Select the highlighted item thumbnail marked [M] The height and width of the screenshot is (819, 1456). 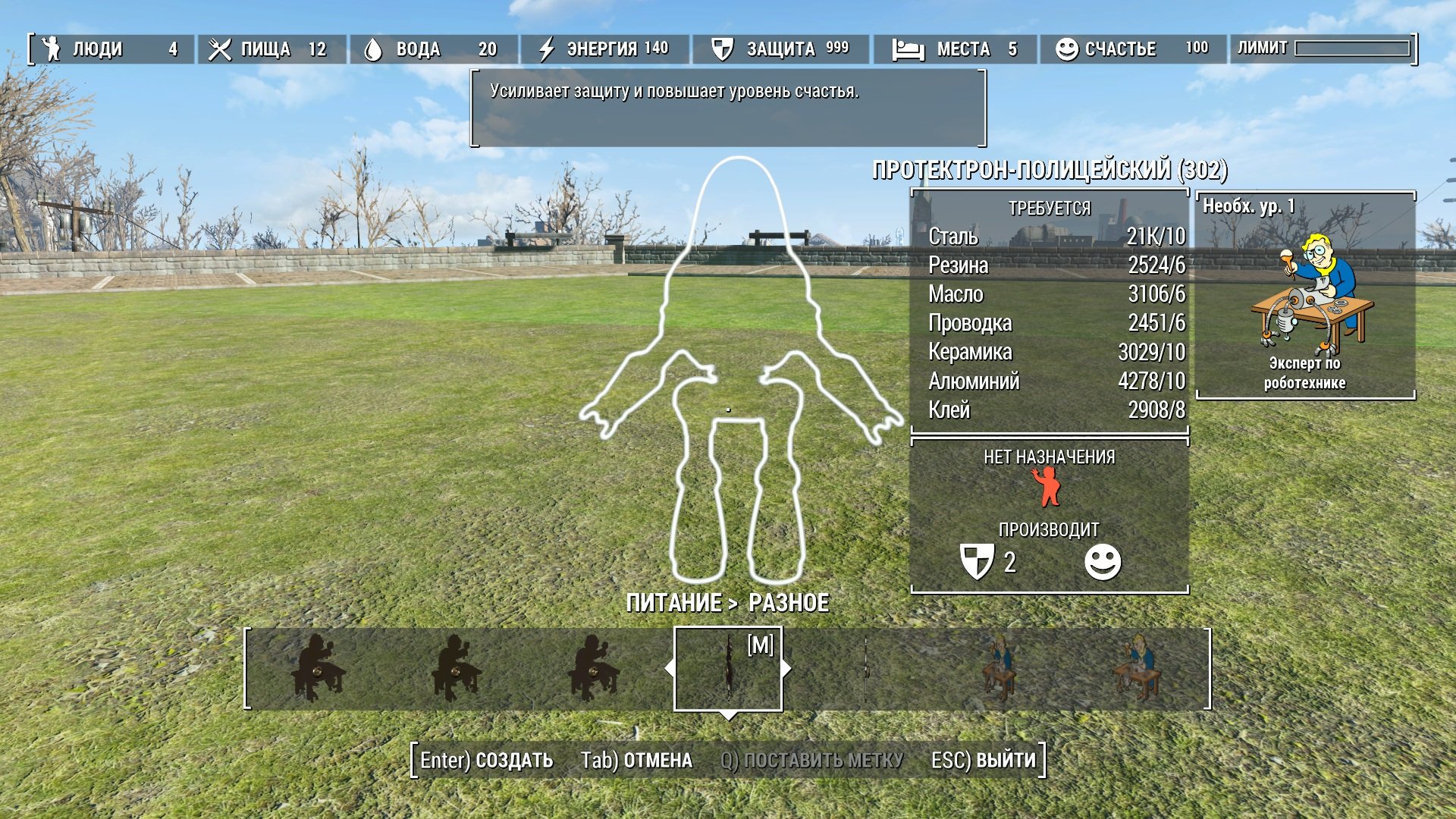click(728, 668)
